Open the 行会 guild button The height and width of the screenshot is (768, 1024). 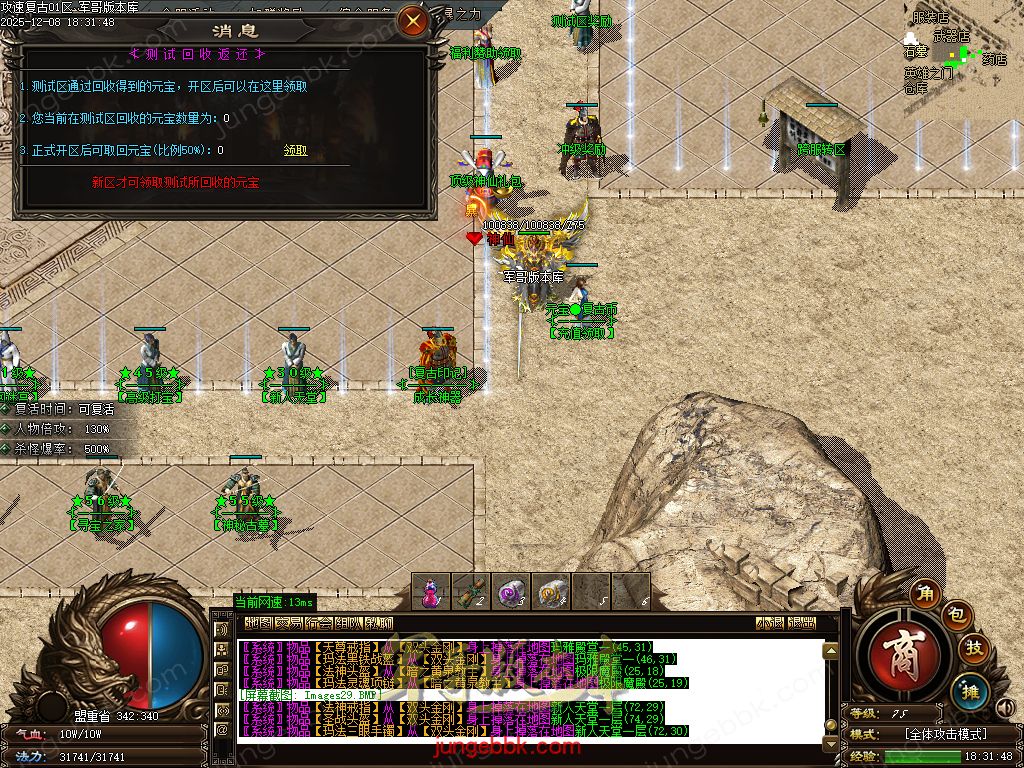[x=319, y=623]
